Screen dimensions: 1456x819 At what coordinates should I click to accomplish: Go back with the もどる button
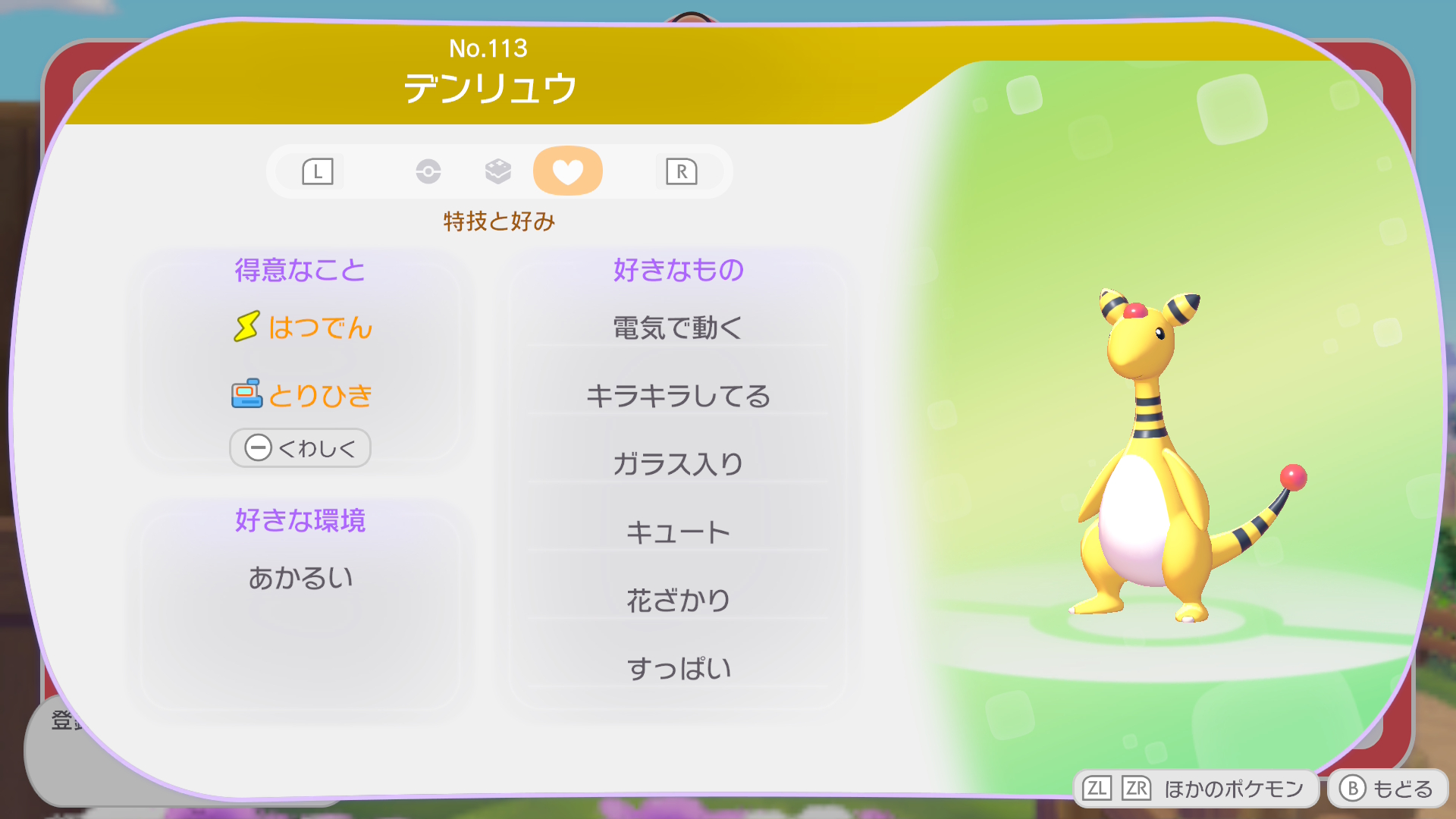[x=1387, y=789]
